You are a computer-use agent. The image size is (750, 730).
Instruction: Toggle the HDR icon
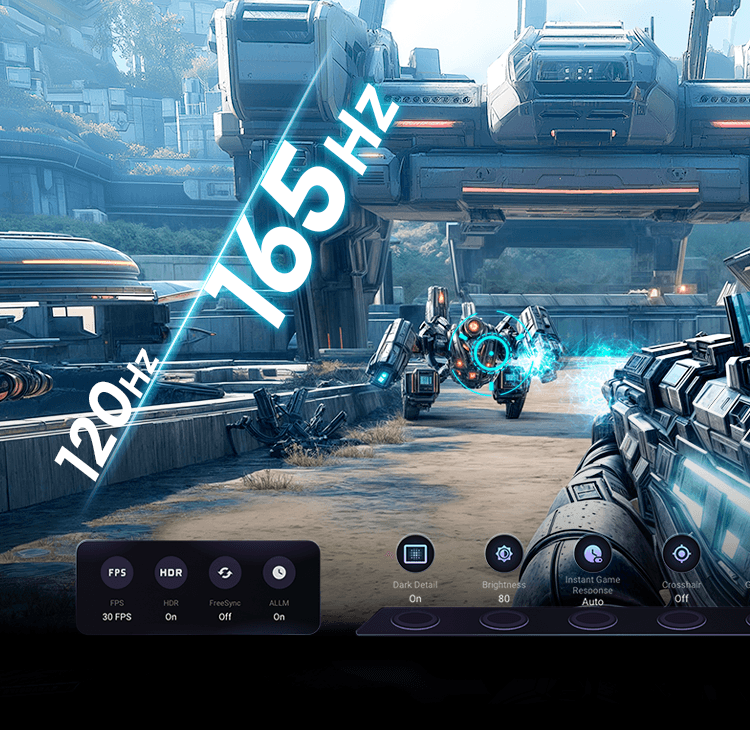(171, 573)
